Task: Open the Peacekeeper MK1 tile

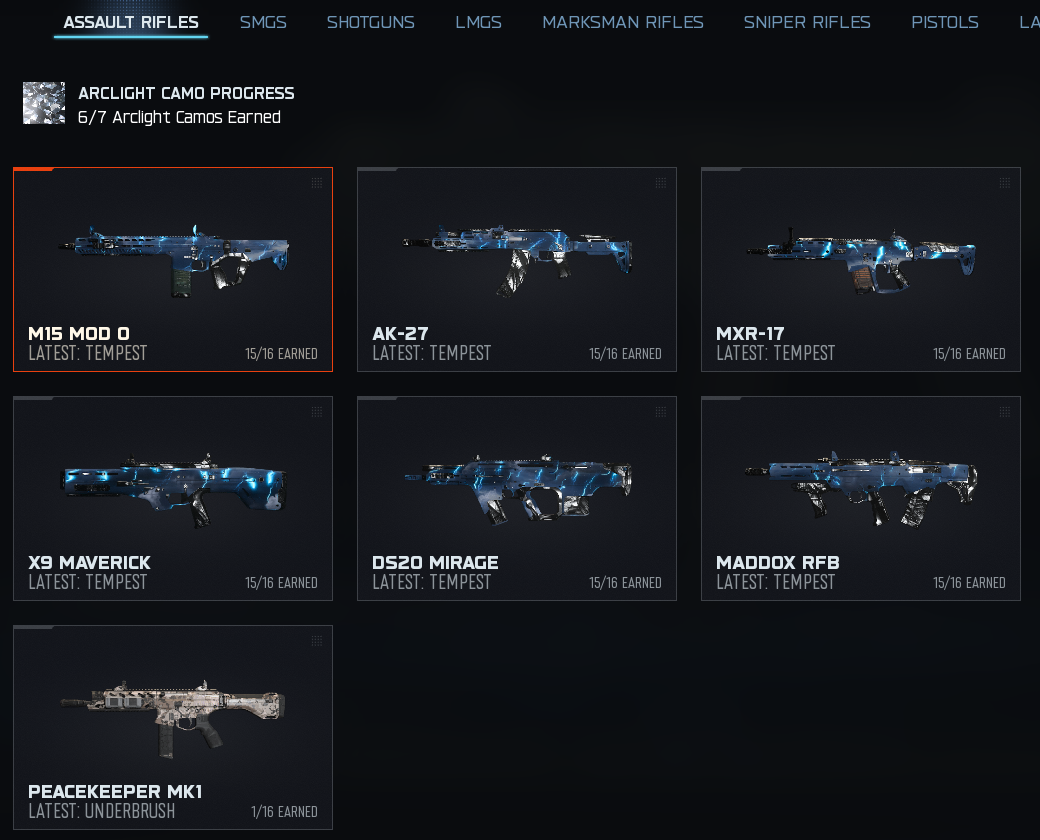Action: [173, 728]
